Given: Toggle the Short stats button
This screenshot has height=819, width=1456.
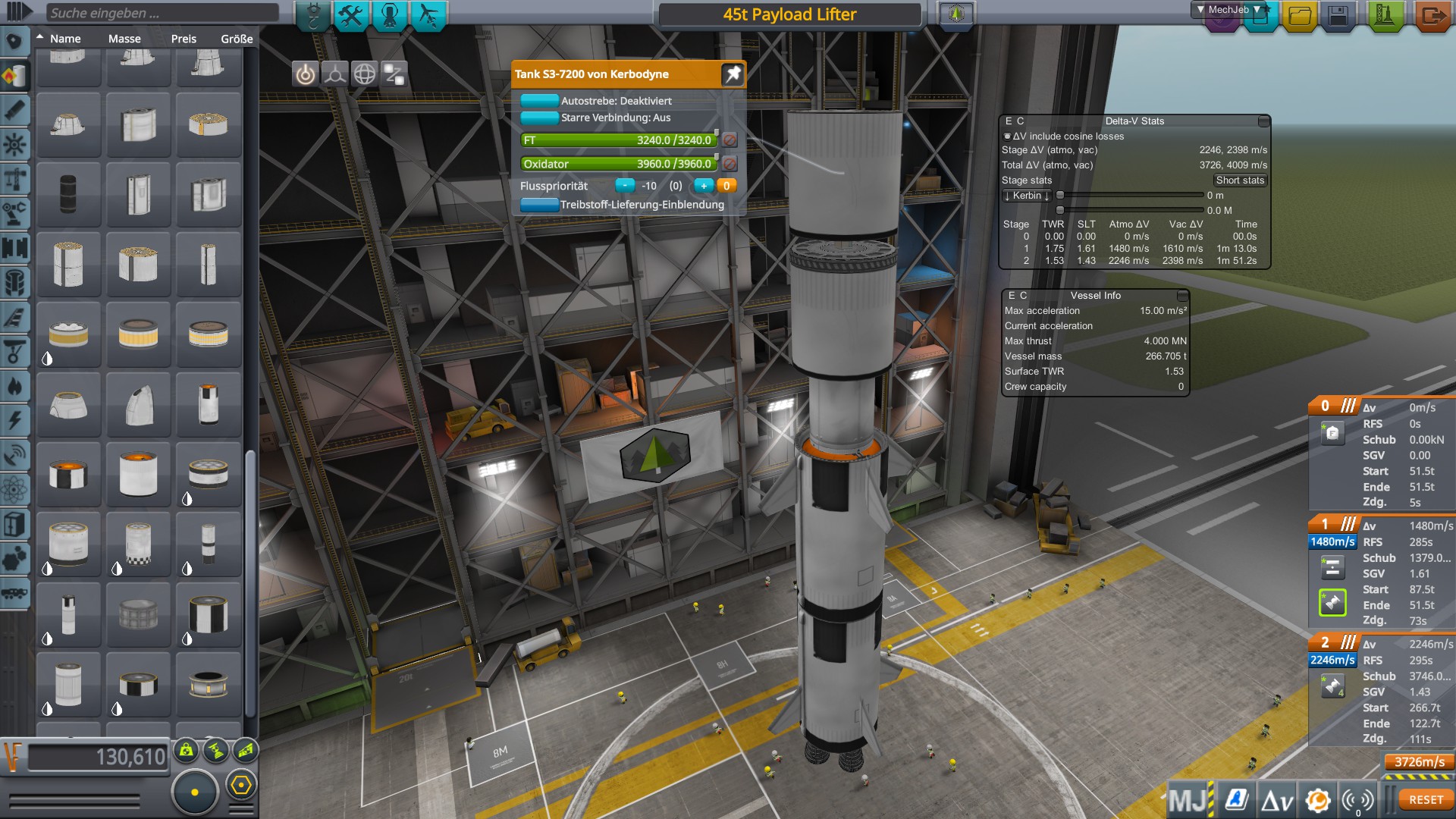Looking at the screenshot, I should (x=1240, y=180).
